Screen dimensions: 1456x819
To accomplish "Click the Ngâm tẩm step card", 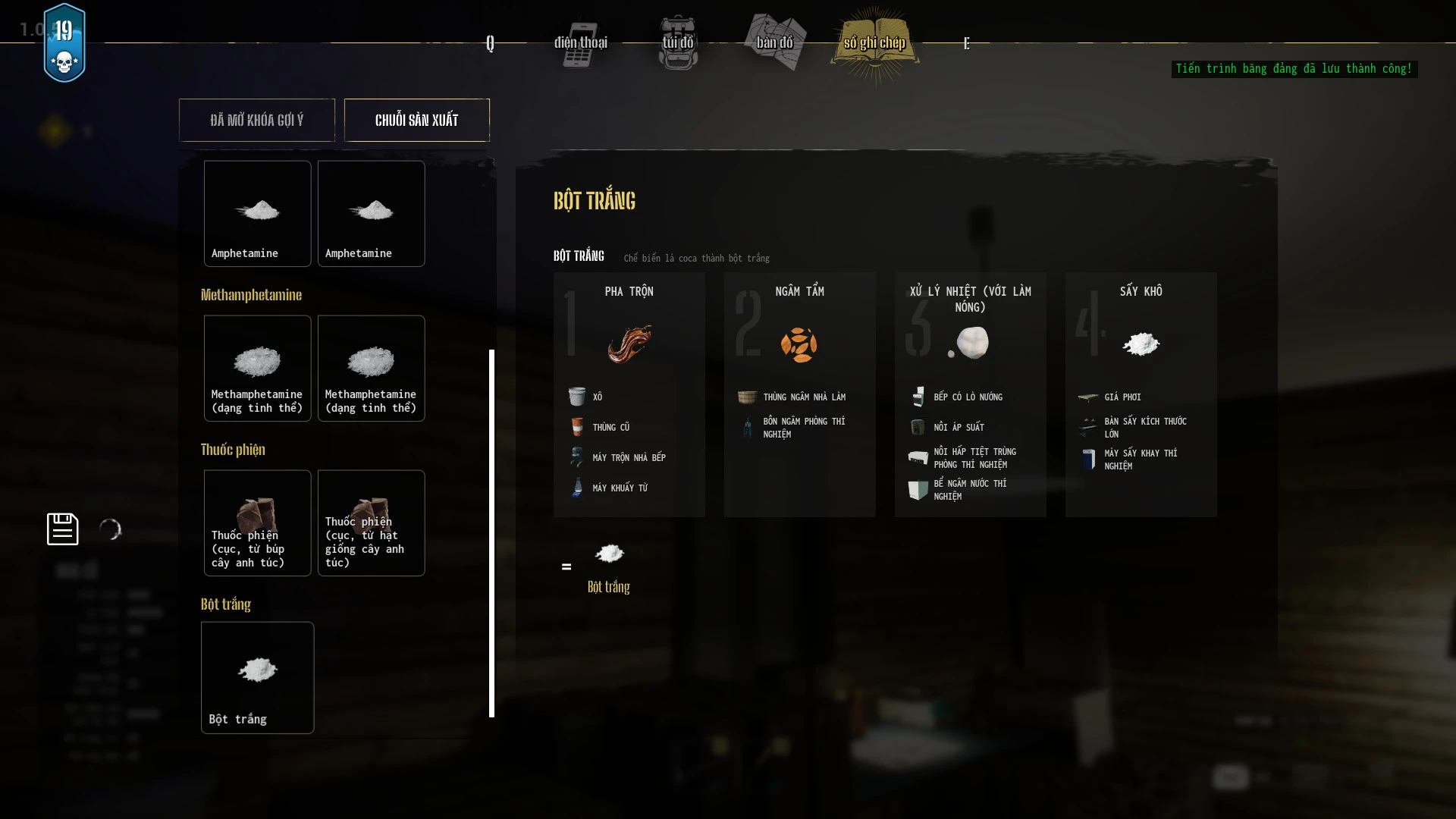I will click(799, 394).
